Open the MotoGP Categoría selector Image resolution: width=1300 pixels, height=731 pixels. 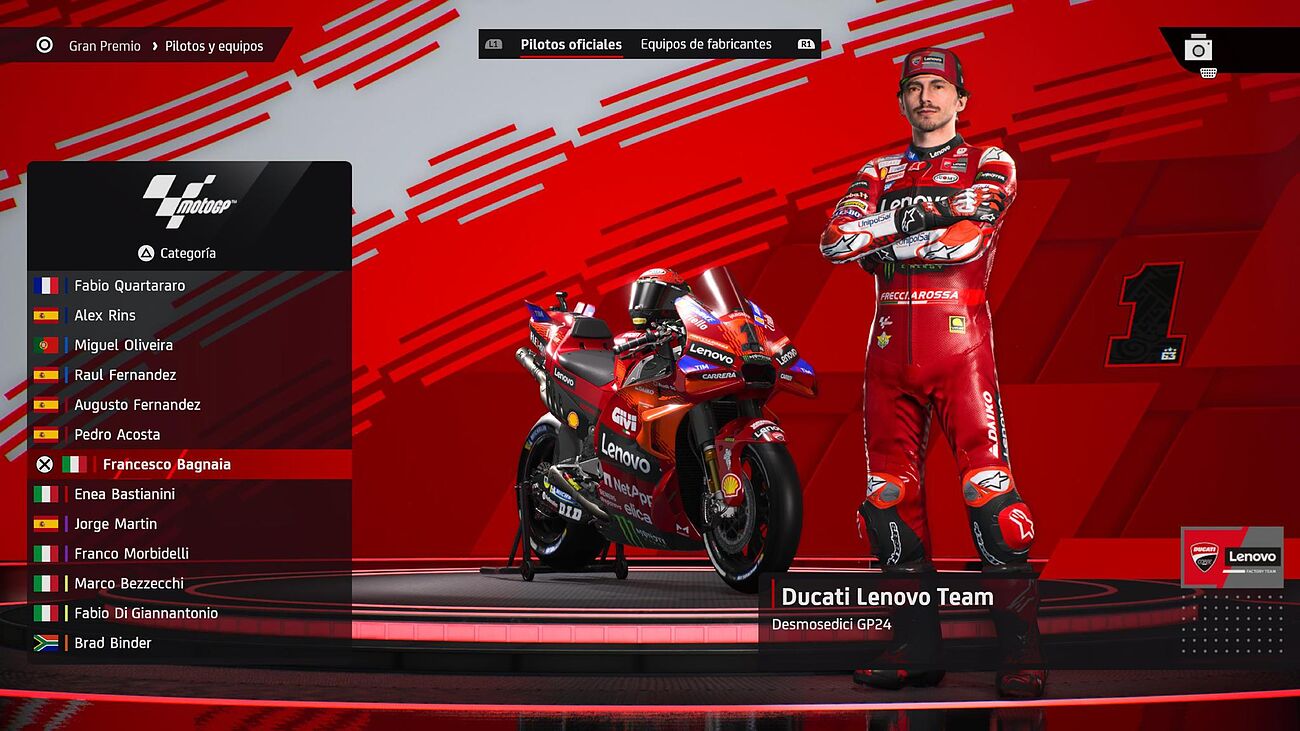[178, 254]
